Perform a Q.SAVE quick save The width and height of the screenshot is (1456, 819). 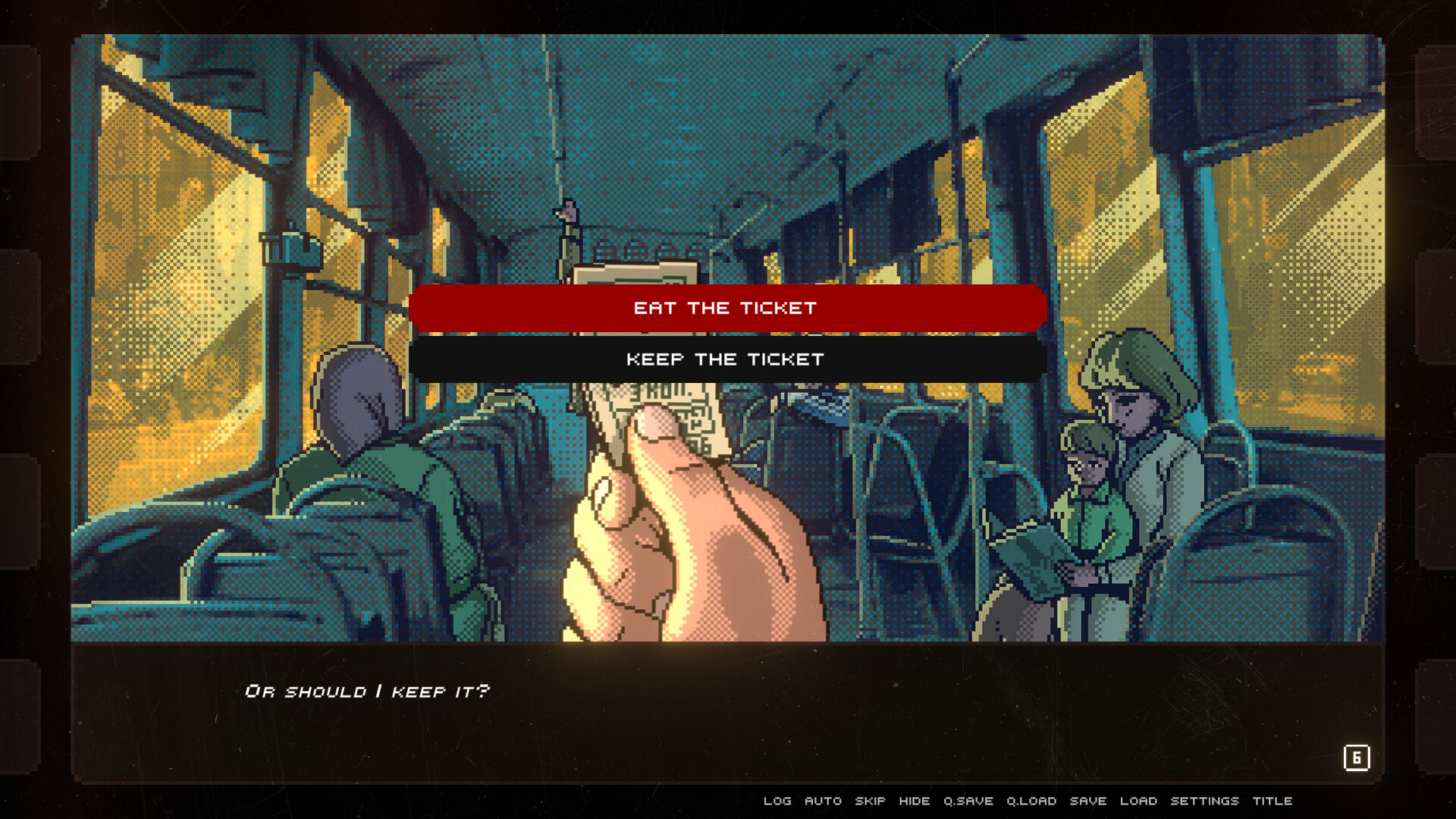pos(968,801)
